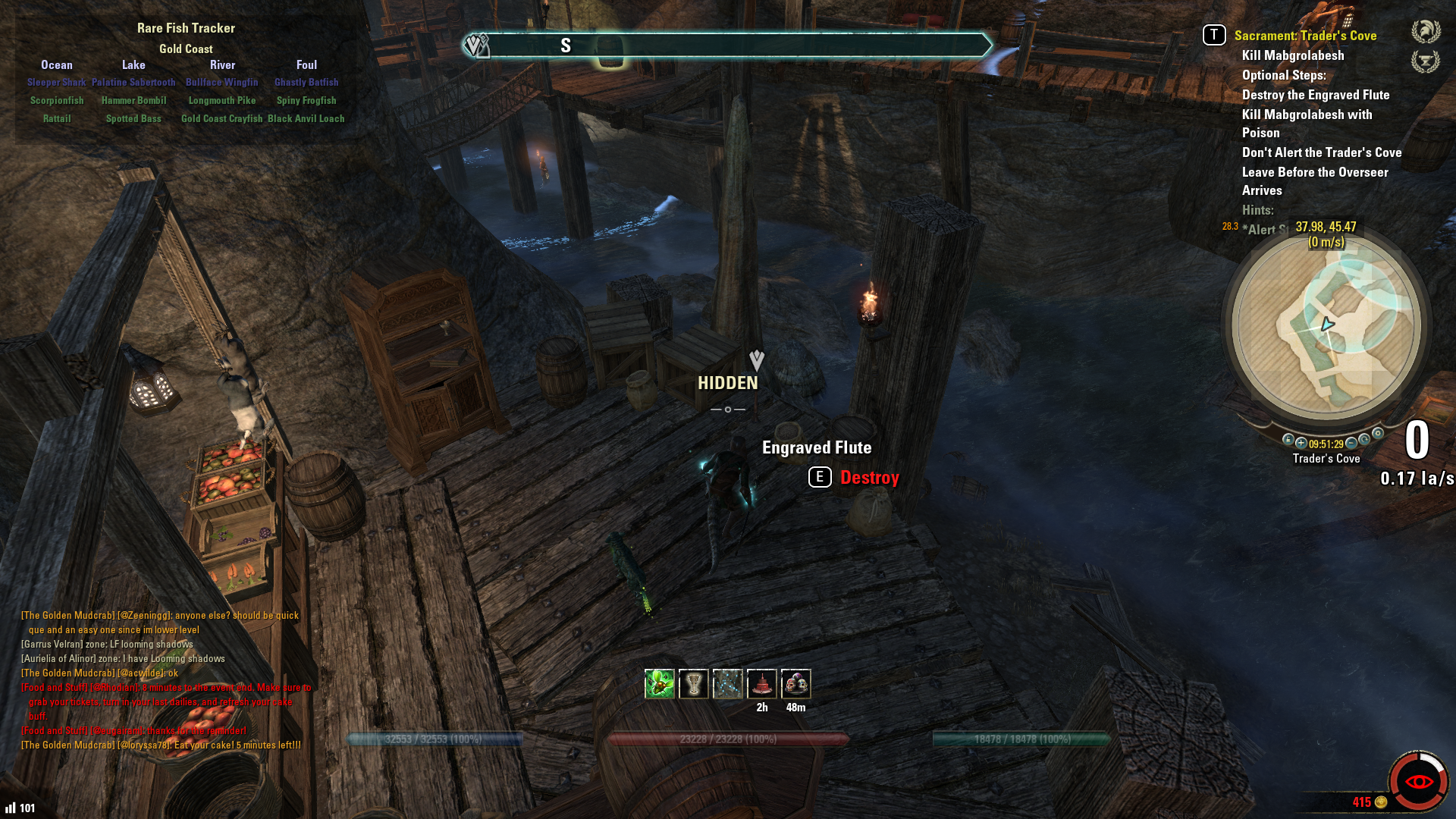Click the blue constellation buff icon
Image resolution: width=1456 pixels, height=819 pixels.
click(x=727, y=684)
